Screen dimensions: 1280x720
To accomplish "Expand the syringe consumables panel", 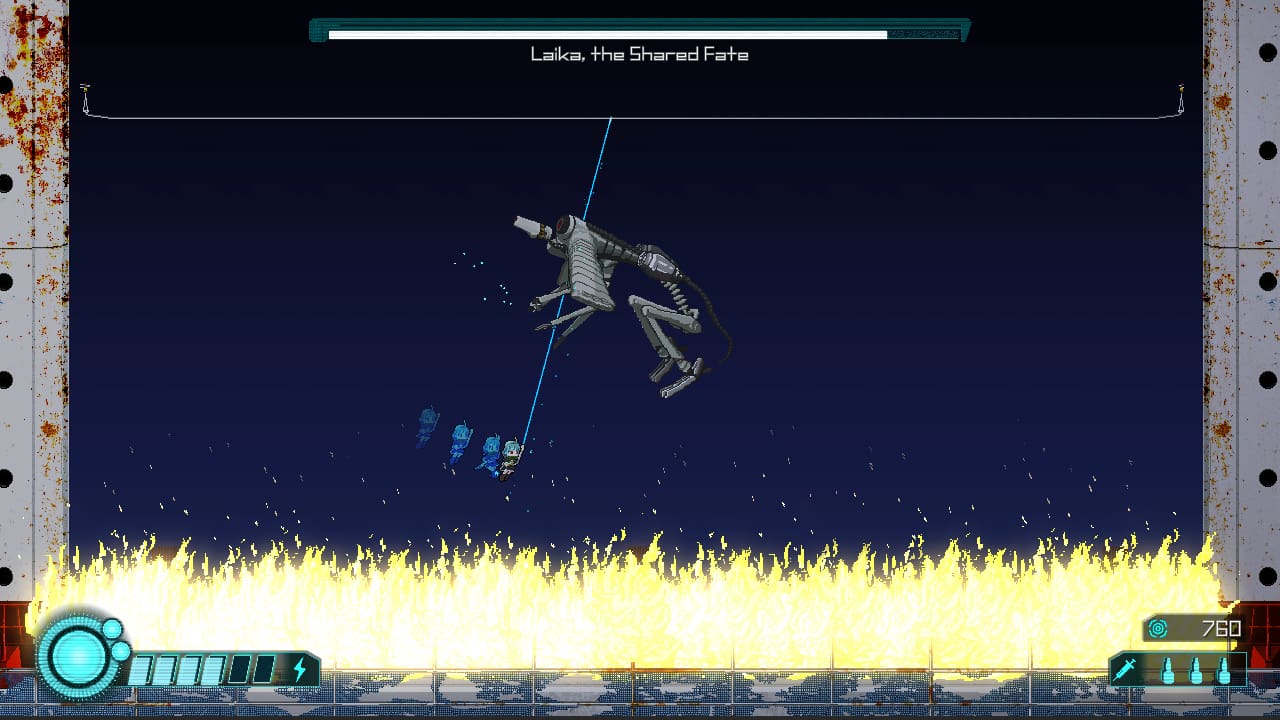I will click(x=1178, y=669).
